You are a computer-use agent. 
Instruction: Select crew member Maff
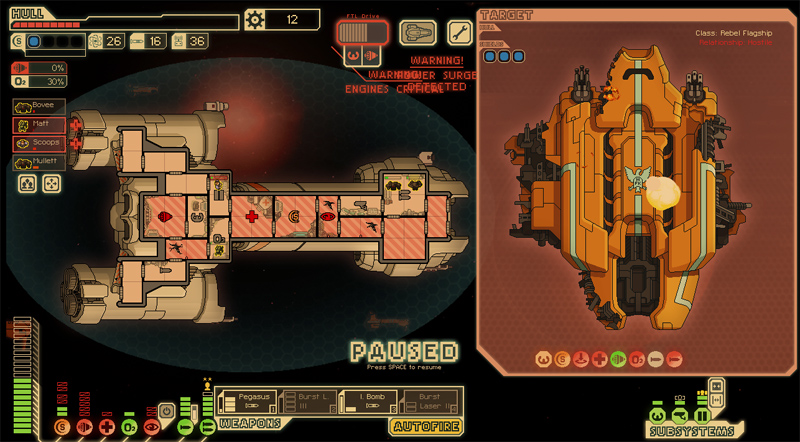40,125
